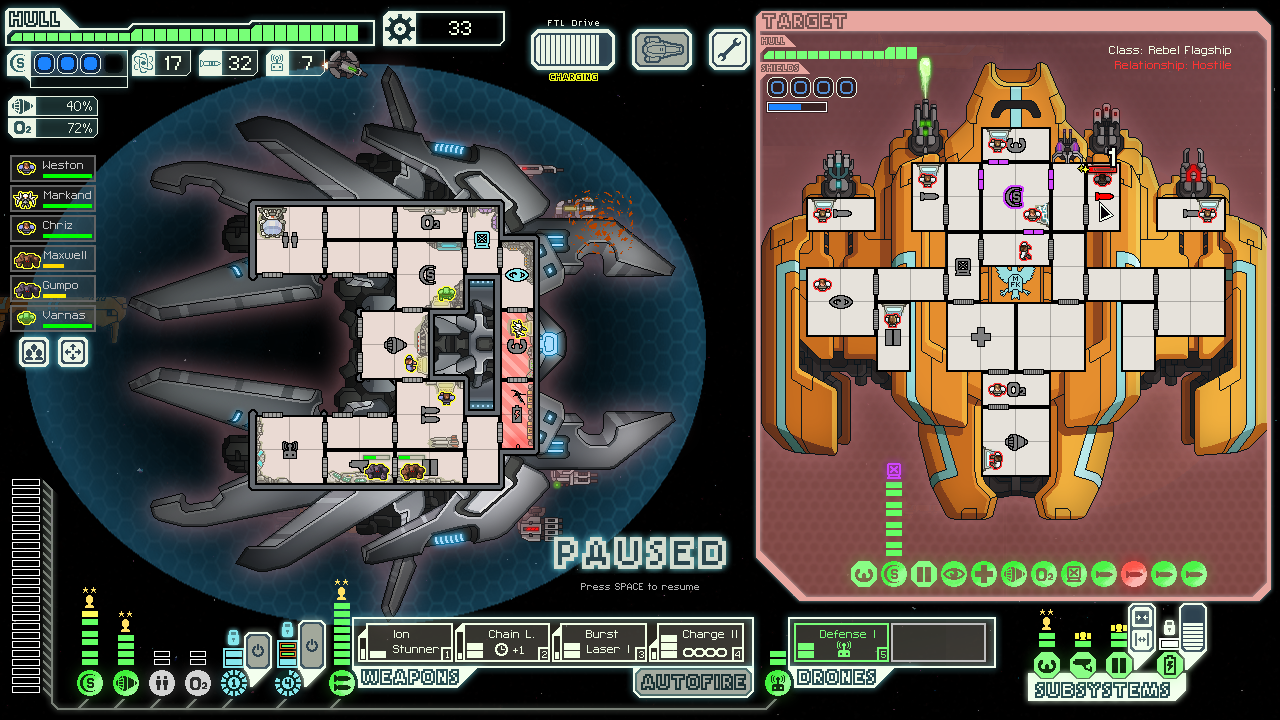The width and height of the screenshot is (1280, 720).
Task: Open the ship overview screen
Action: pyautogui.click(x=661, y=49)
